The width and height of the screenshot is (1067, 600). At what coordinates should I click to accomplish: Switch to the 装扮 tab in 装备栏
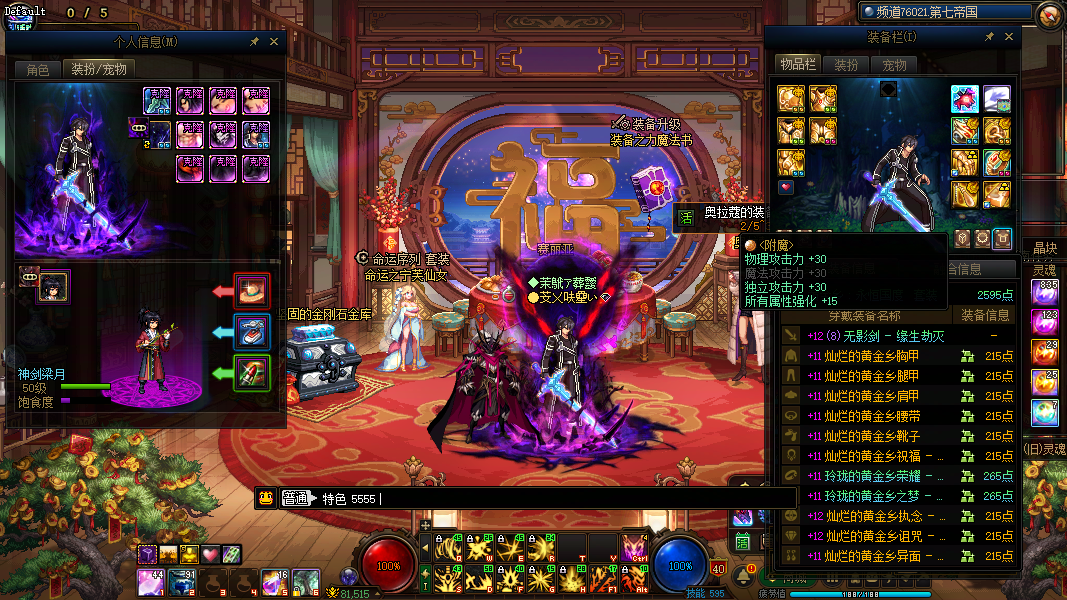[x=846, y=65]
